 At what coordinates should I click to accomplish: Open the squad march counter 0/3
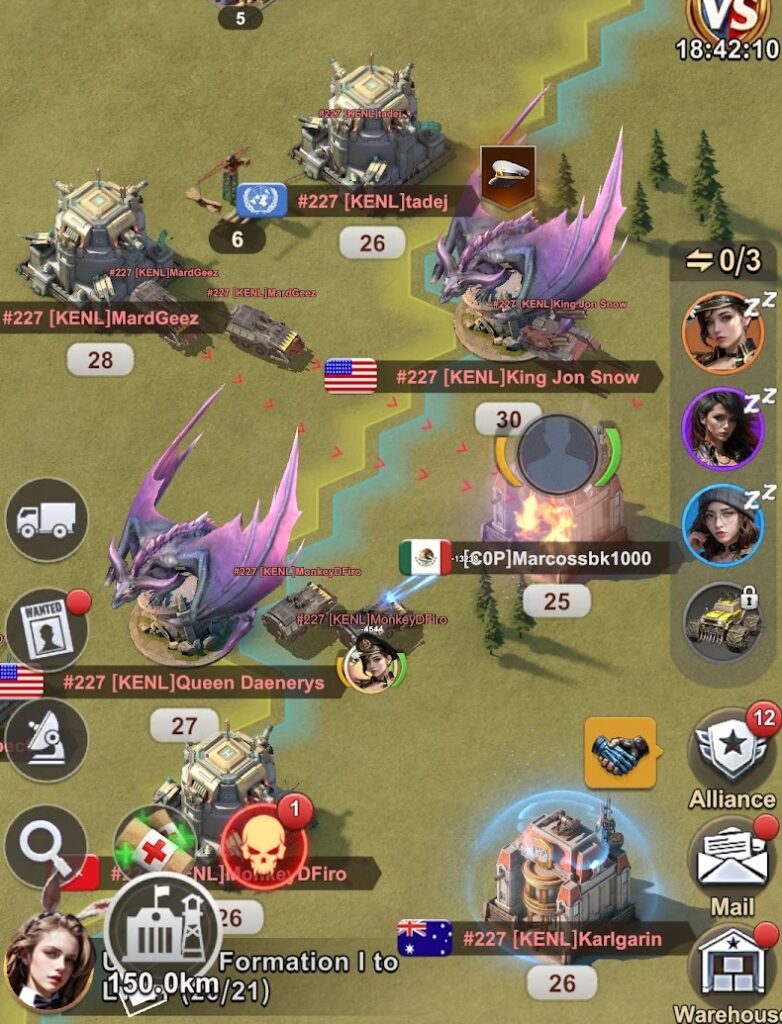[x=723, y=262]
